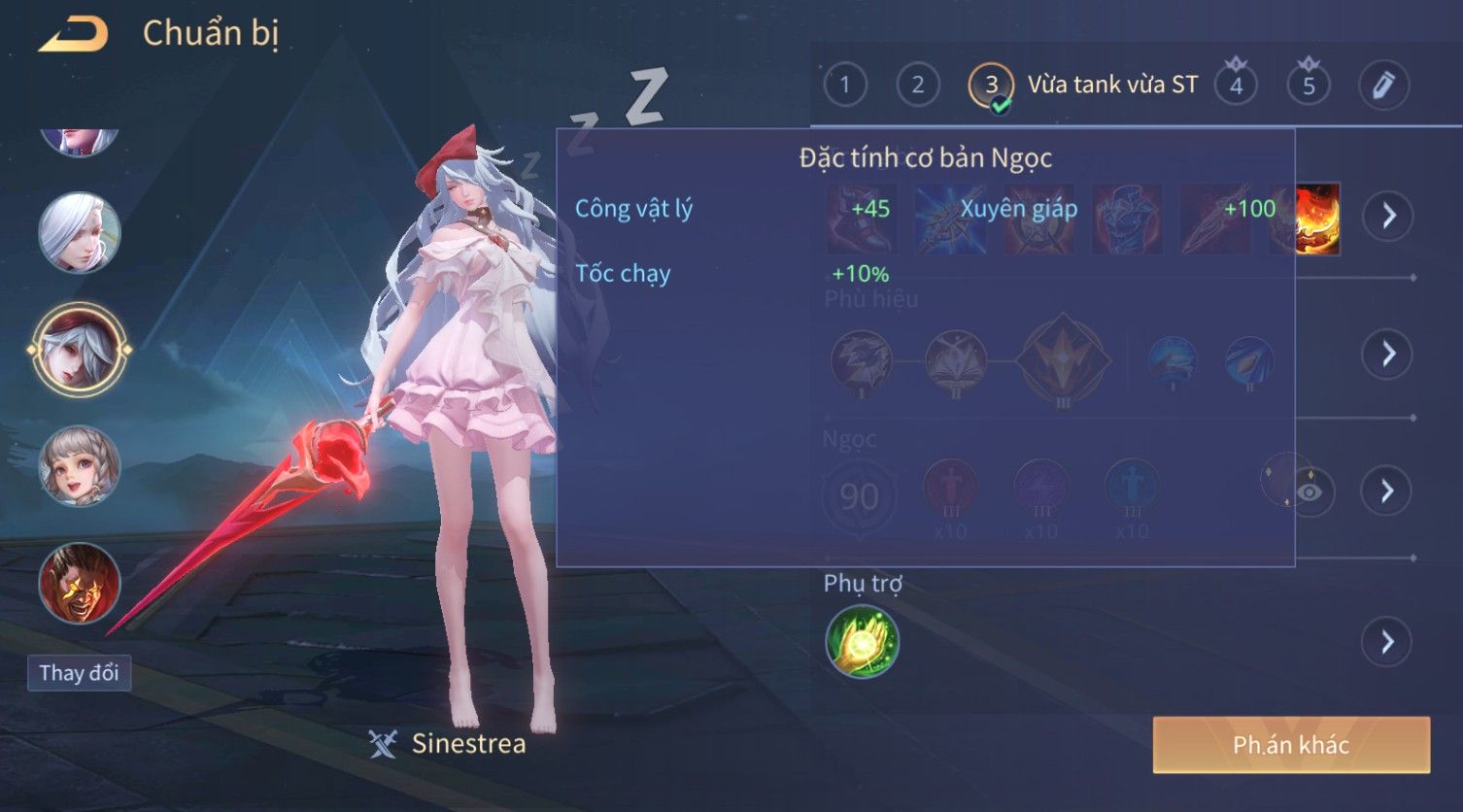Screen dimensions: 1463x812
Task: Open the Ngọc rune settings arrow
Action: pos(1386,491)
